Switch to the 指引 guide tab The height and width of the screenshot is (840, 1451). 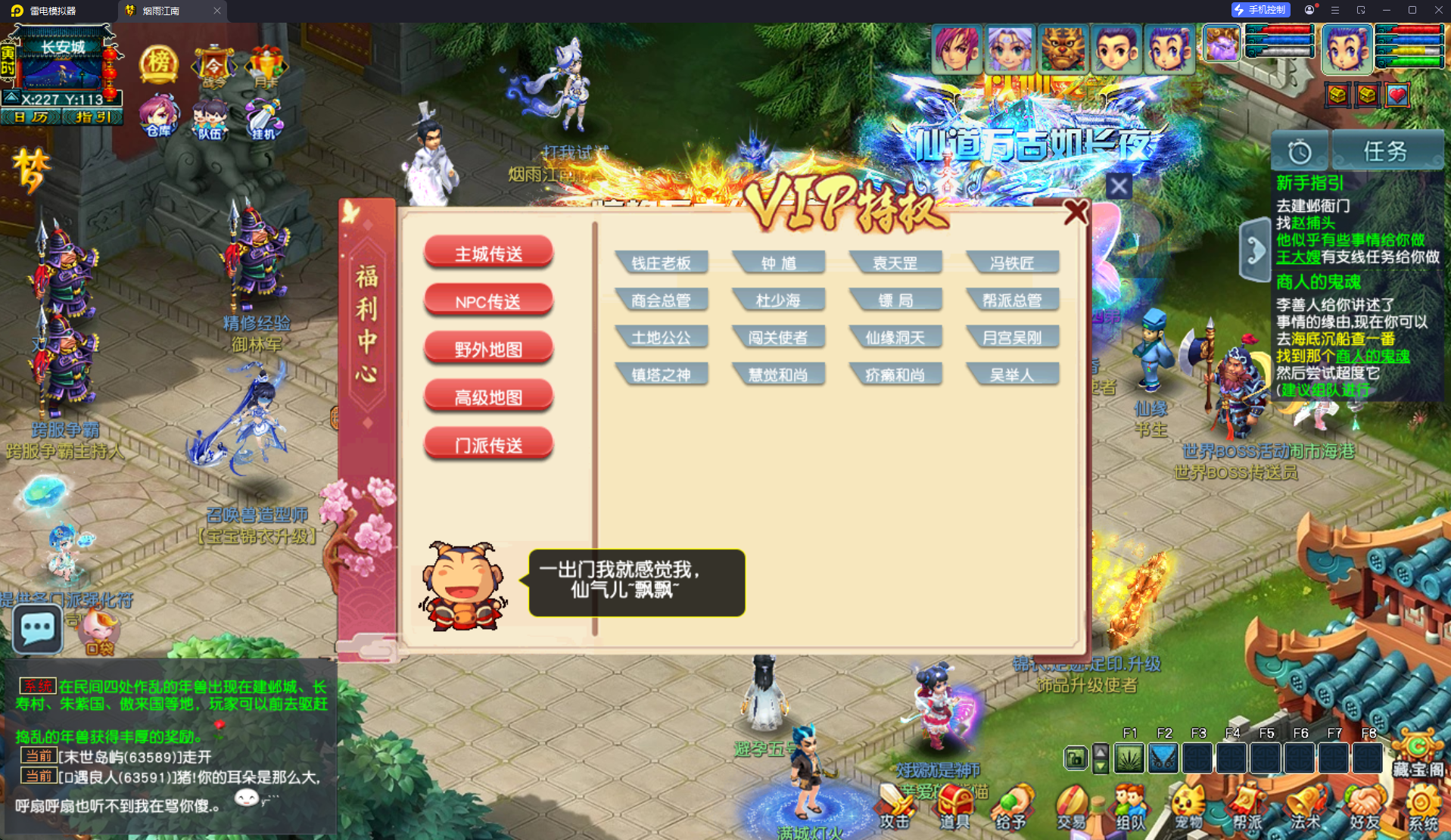point(92,117)
